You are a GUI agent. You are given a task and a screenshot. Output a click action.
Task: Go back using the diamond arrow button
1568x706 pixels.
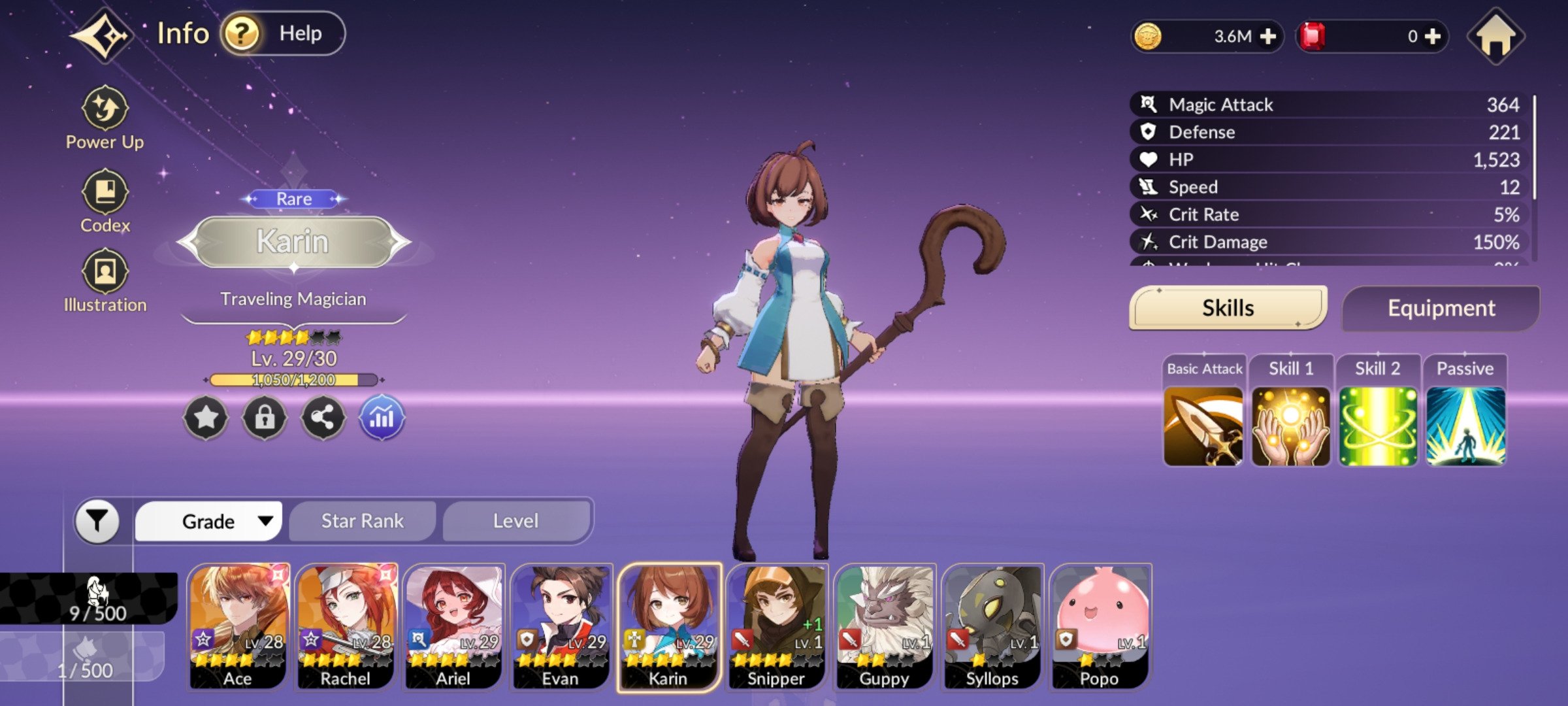tap(103, 35)
